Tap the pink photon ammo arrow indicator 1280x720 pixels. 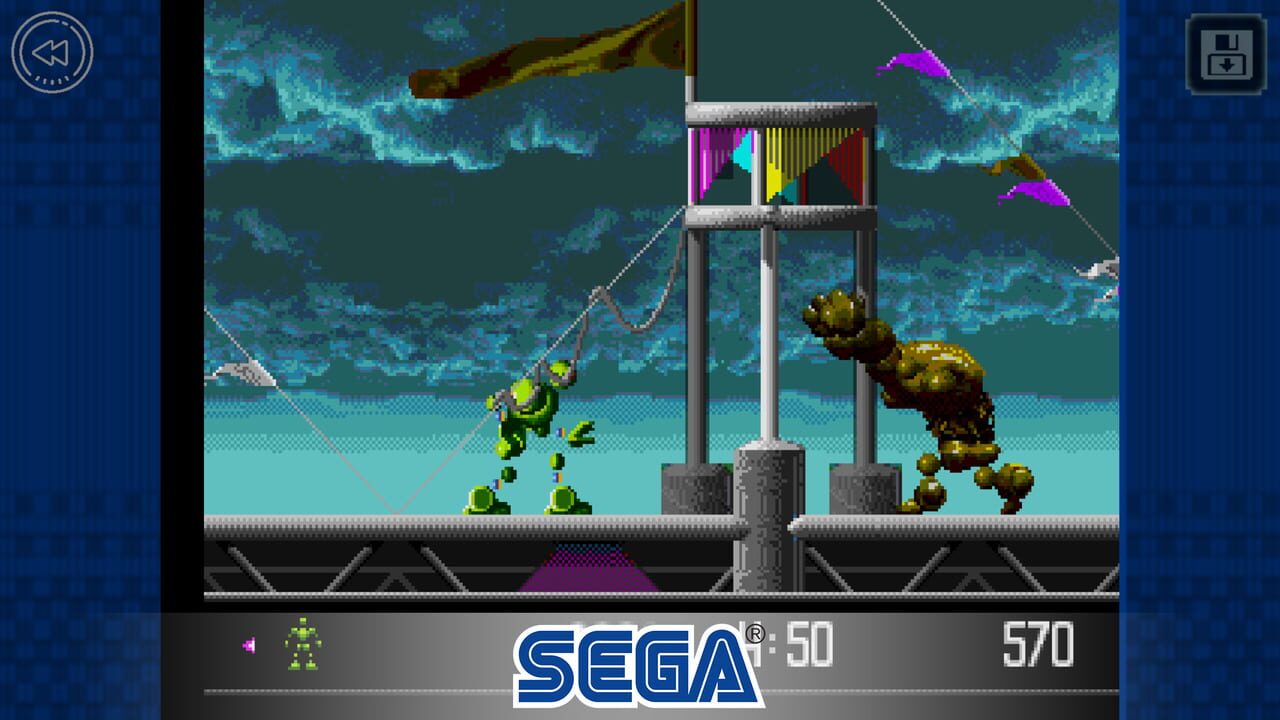[x=249, y=647]
